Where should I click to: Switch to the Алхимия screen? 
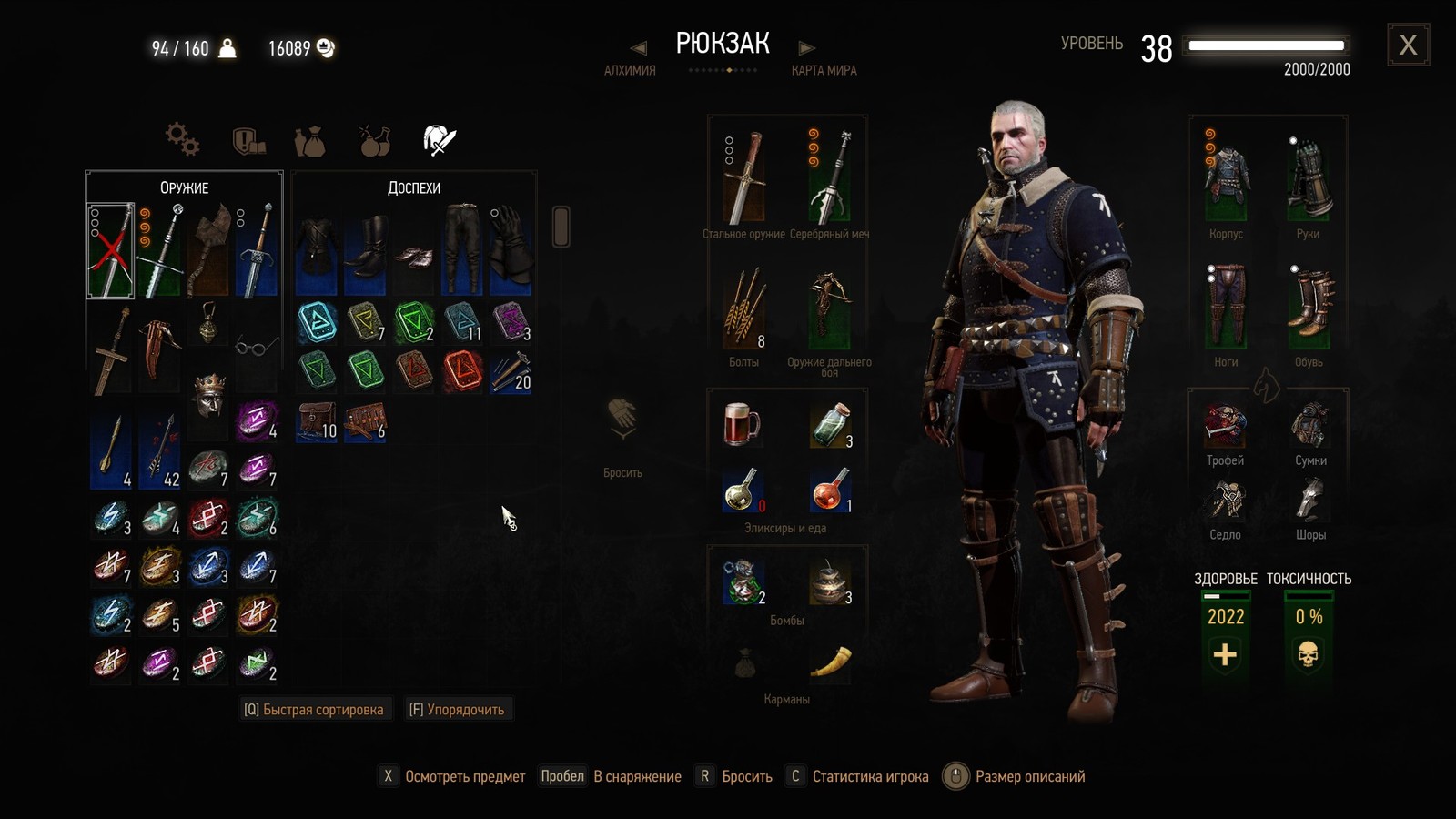point(630,70)
